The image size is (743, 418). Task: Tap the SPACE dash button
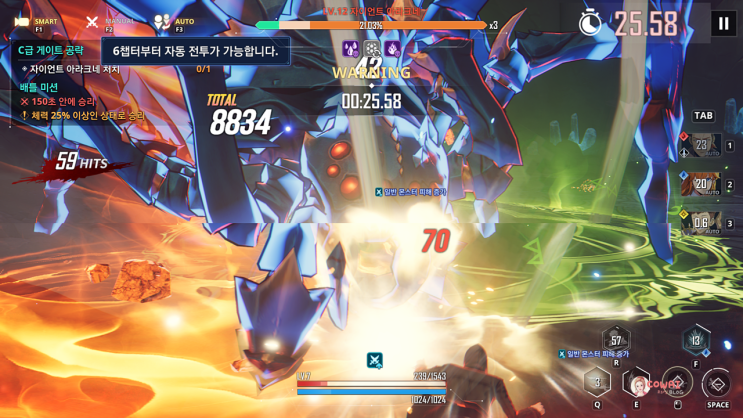[717, 383]
